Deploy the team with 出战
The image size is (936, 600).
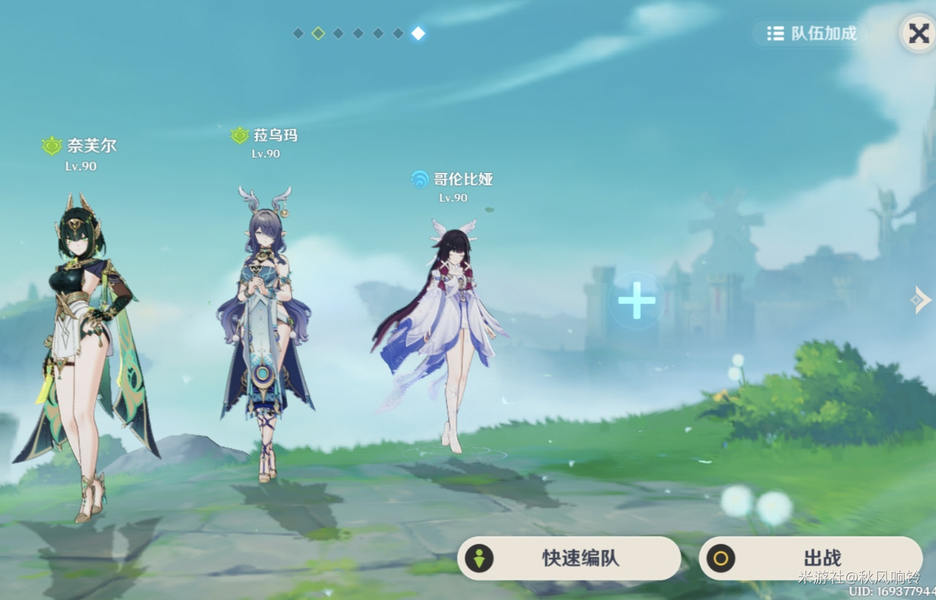[810, 558]
